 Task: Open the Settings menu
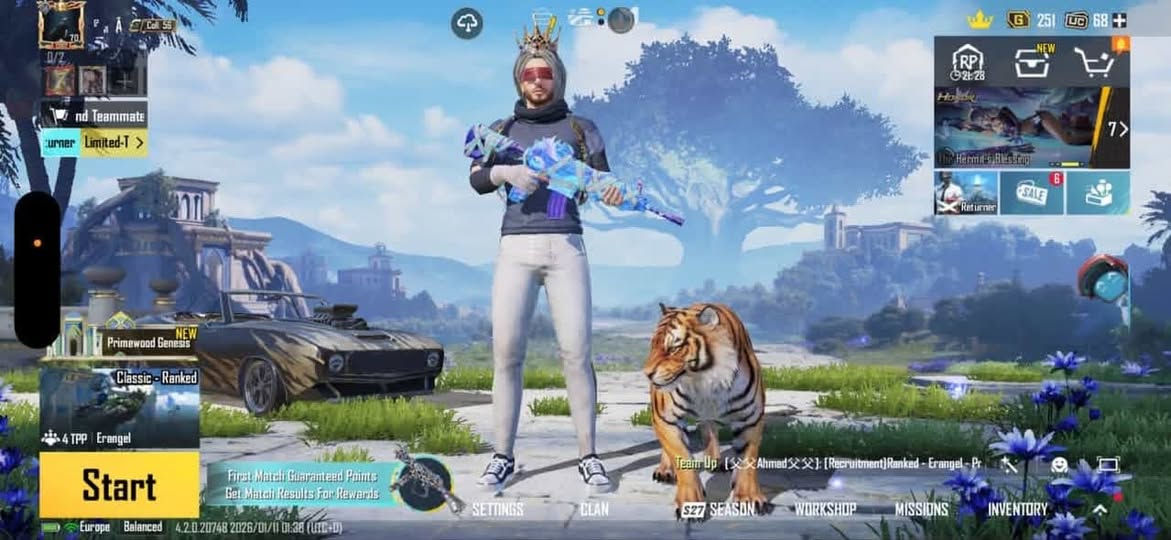[497, 509]
